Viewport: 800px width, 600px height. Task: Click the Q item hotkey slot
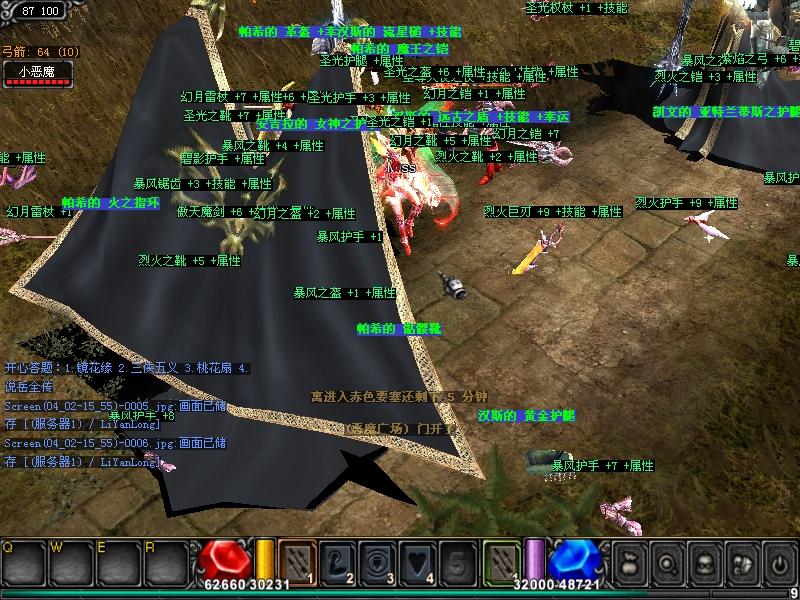[x=20, y=563]
